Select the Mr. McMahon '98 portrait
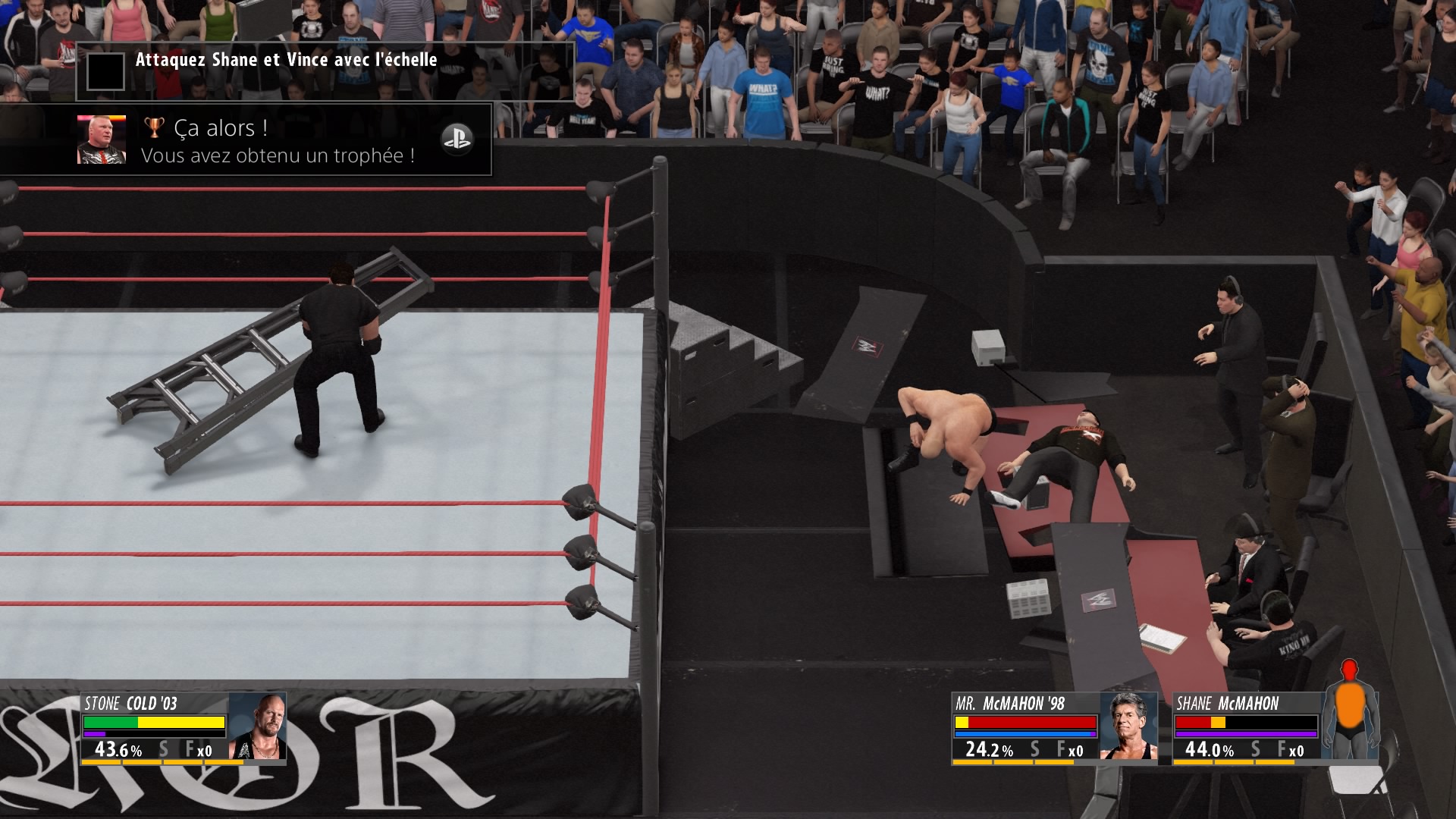 (x=1128, y=726)
